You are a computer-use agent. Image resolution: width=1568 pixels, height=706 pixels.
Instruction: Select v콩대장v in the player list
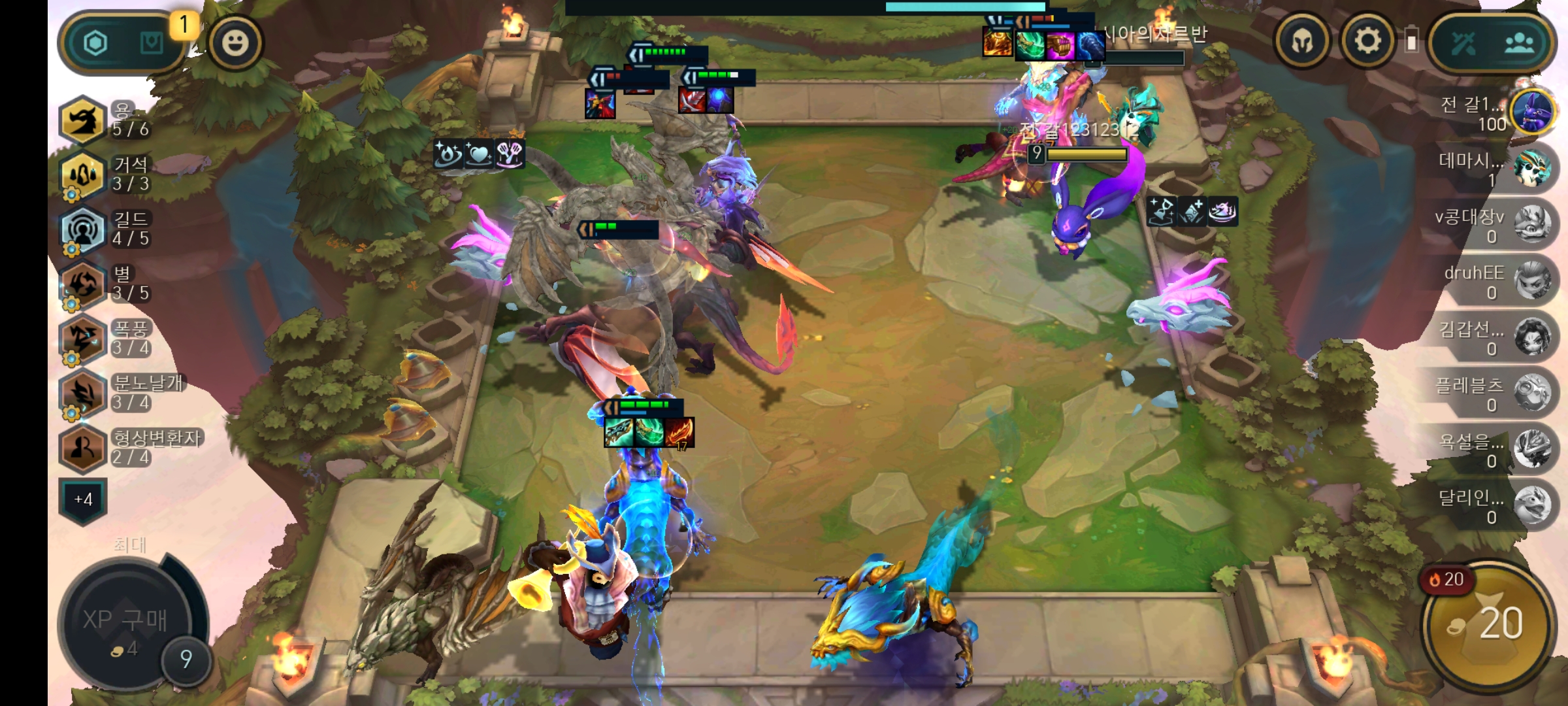click(x=1532, y=225)
